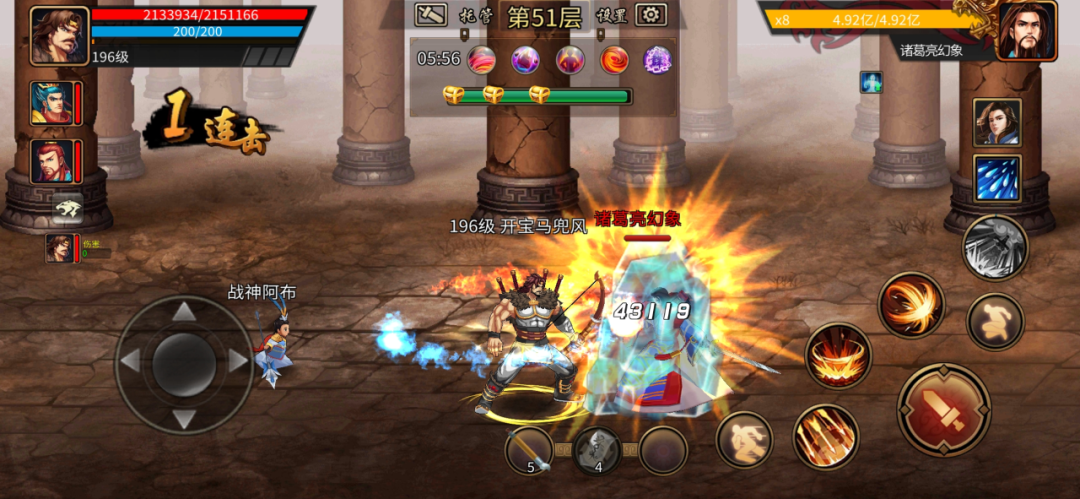Tap the white tiger pet icon
The image size is (1080, 499).
(68, 206)
